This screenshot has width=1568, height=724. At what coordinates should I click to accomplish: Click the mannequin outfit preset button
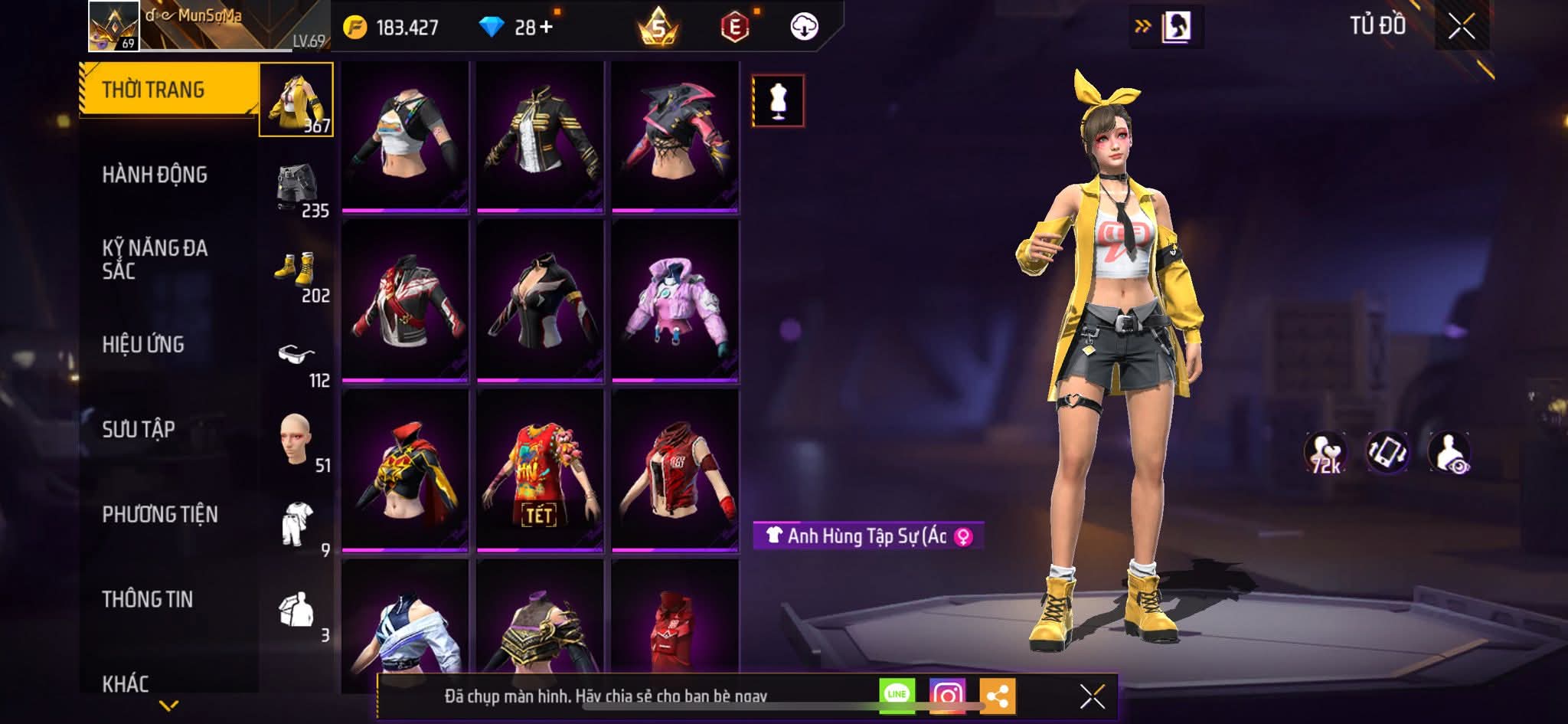778,100
